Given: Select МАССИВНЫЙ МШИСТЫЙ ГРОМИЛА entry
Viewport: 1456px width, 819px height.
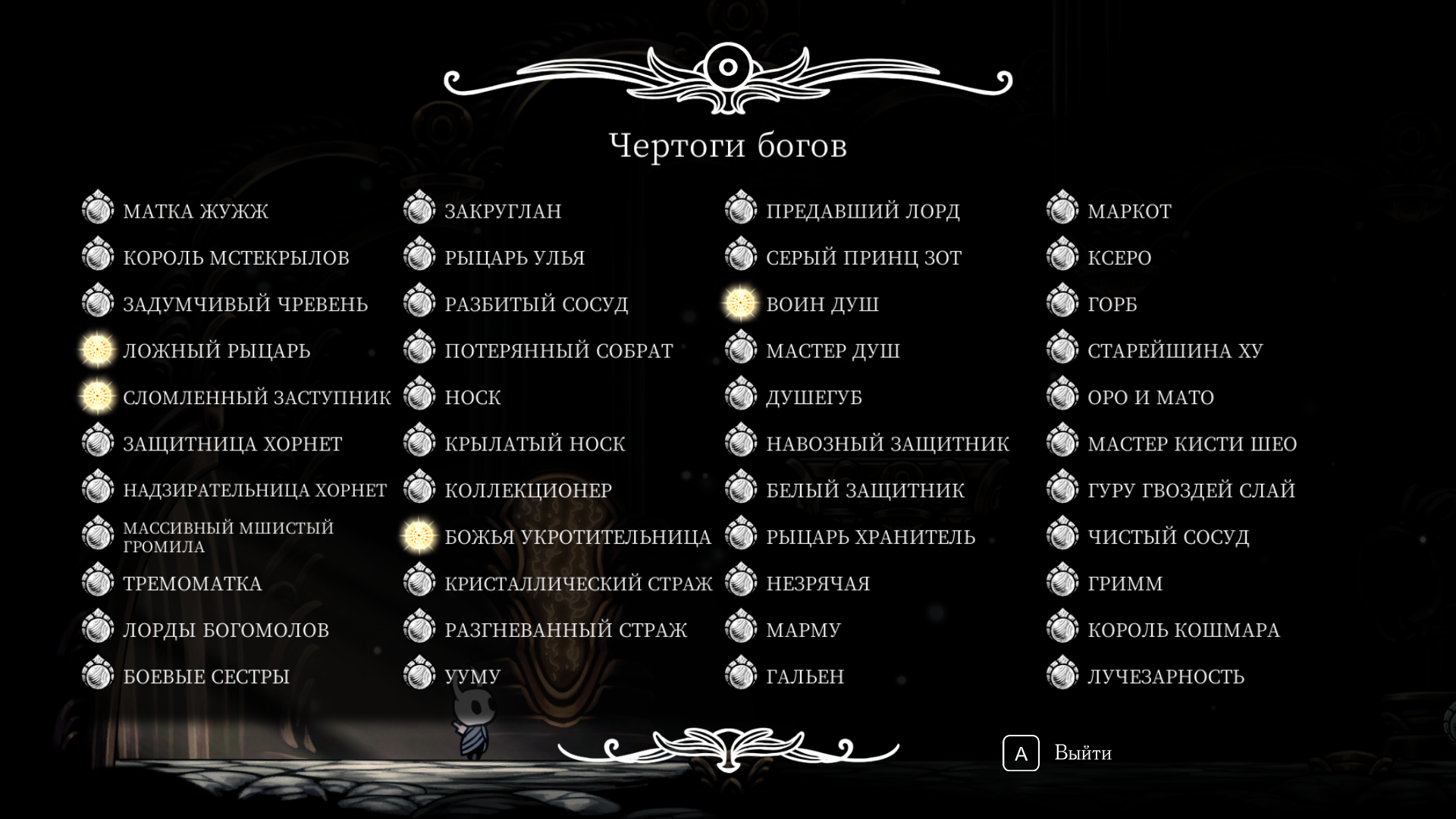Looking at the screenshot, I should (x=227, y=537).
